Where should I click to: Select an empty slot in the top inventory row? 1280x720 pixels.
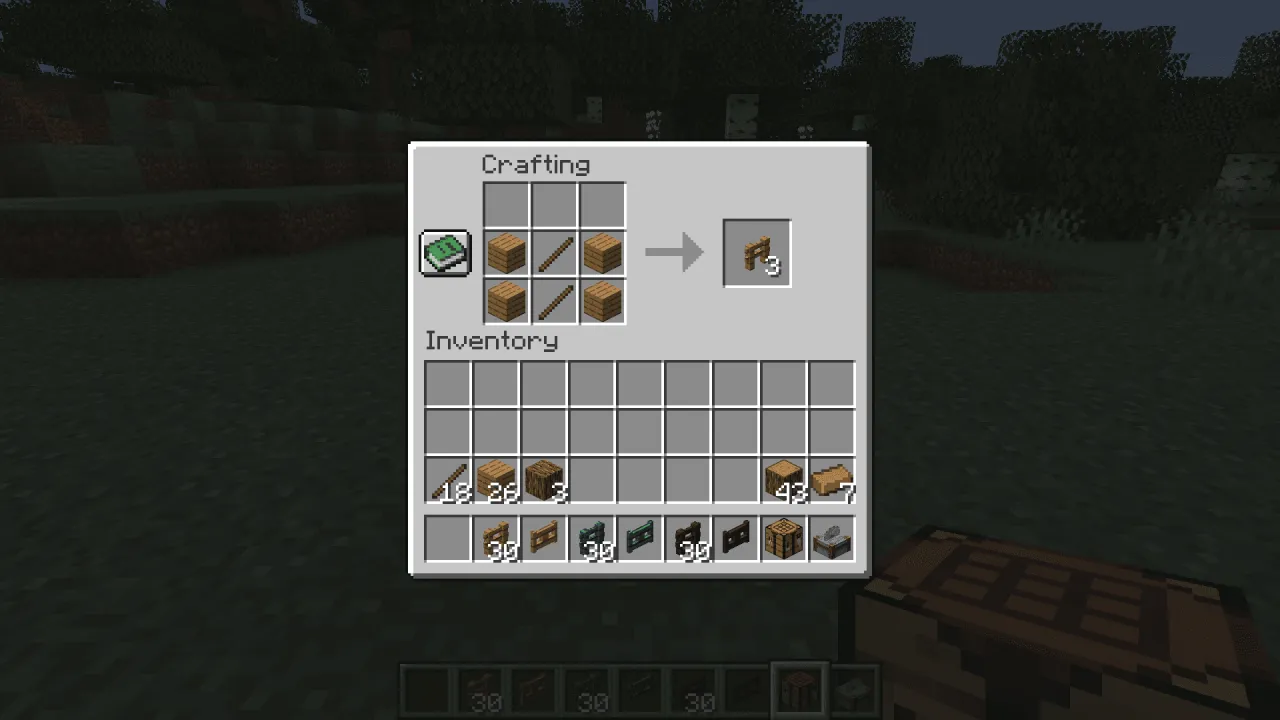click(447, 382)
